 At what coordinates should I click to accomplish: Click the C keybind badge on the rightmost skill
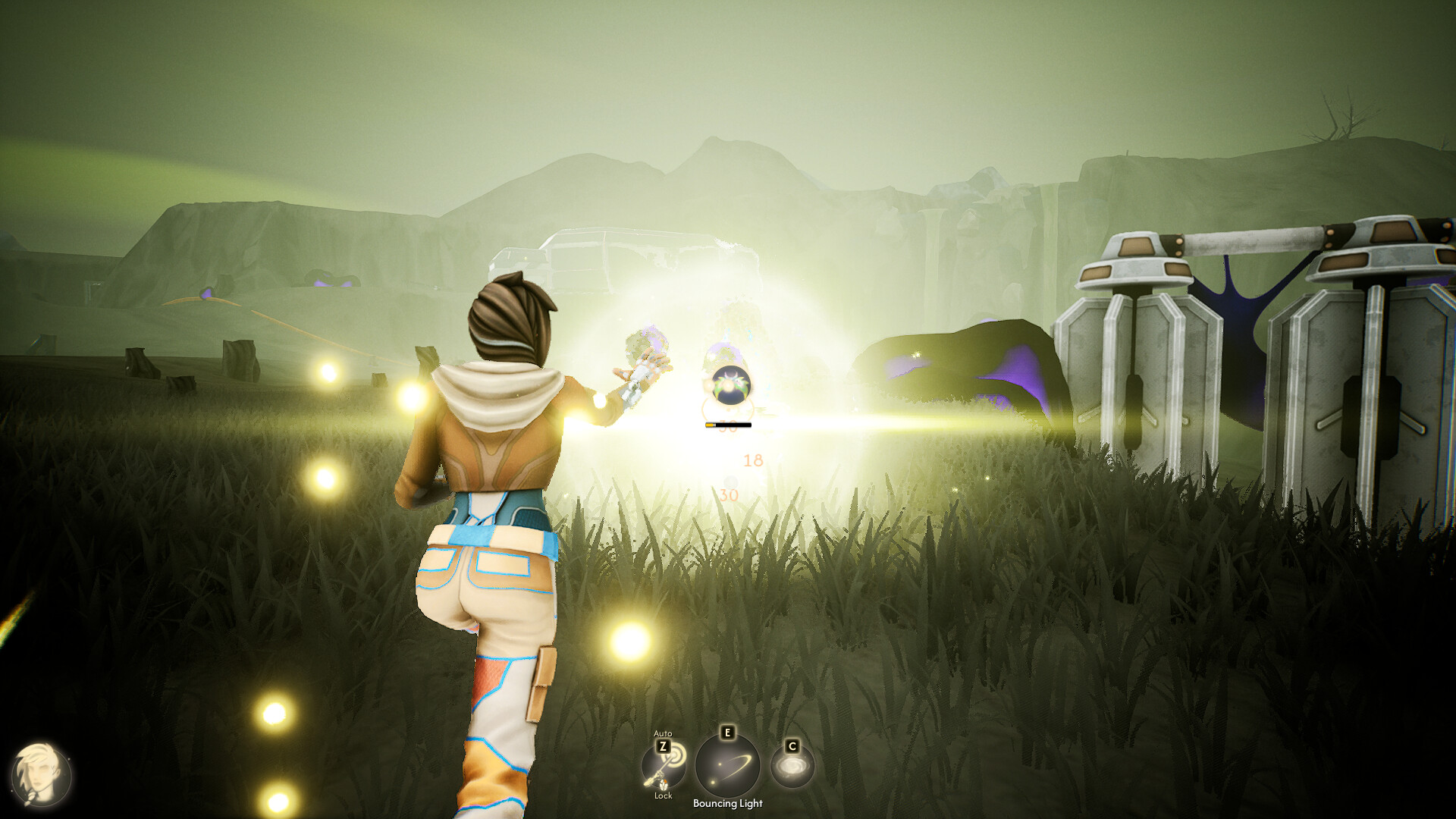[792, 747]
